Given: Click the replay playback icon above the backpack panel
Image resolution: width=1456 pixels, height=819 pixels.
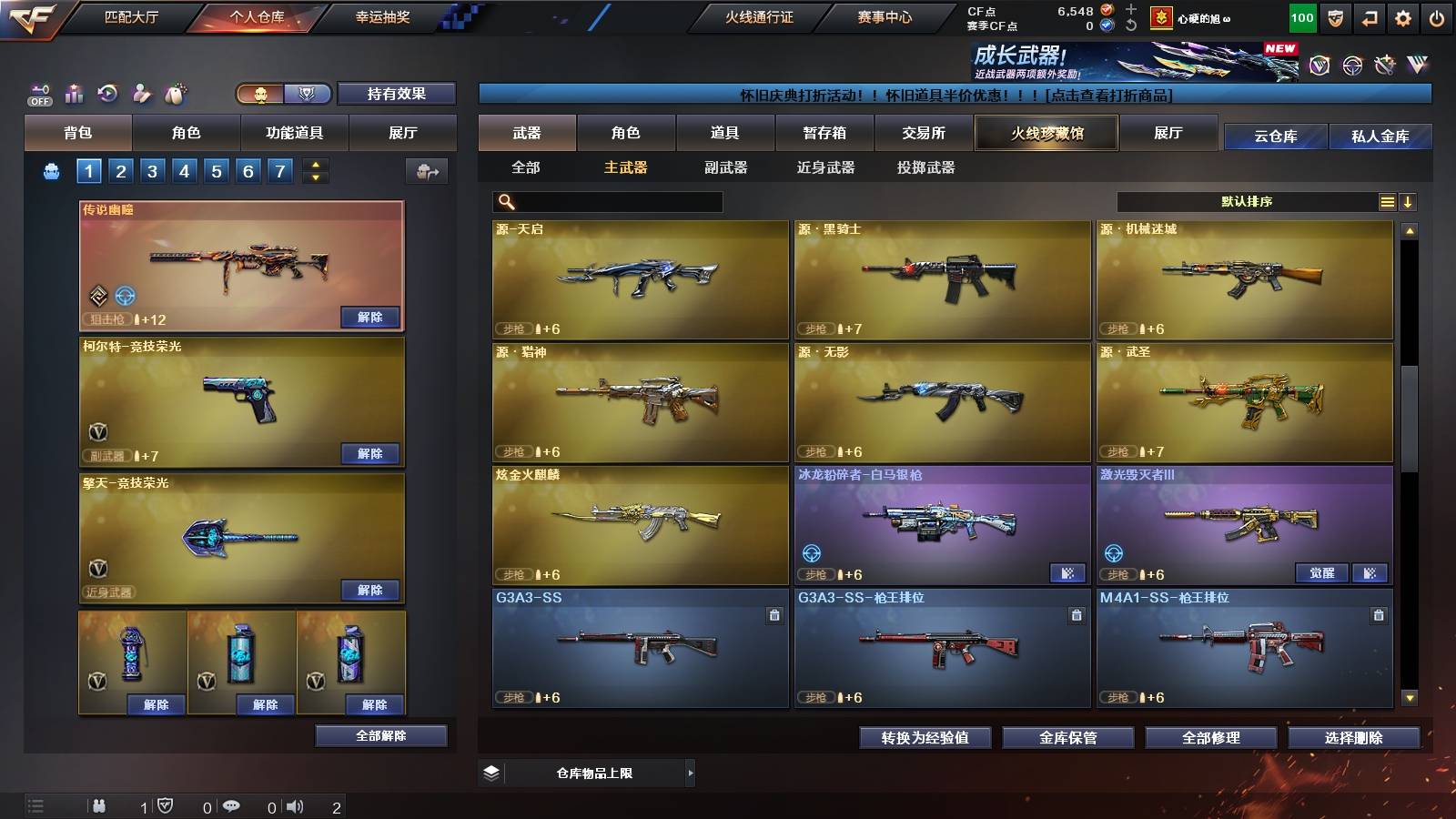Looking at the screenshot, I should point(107,93).
